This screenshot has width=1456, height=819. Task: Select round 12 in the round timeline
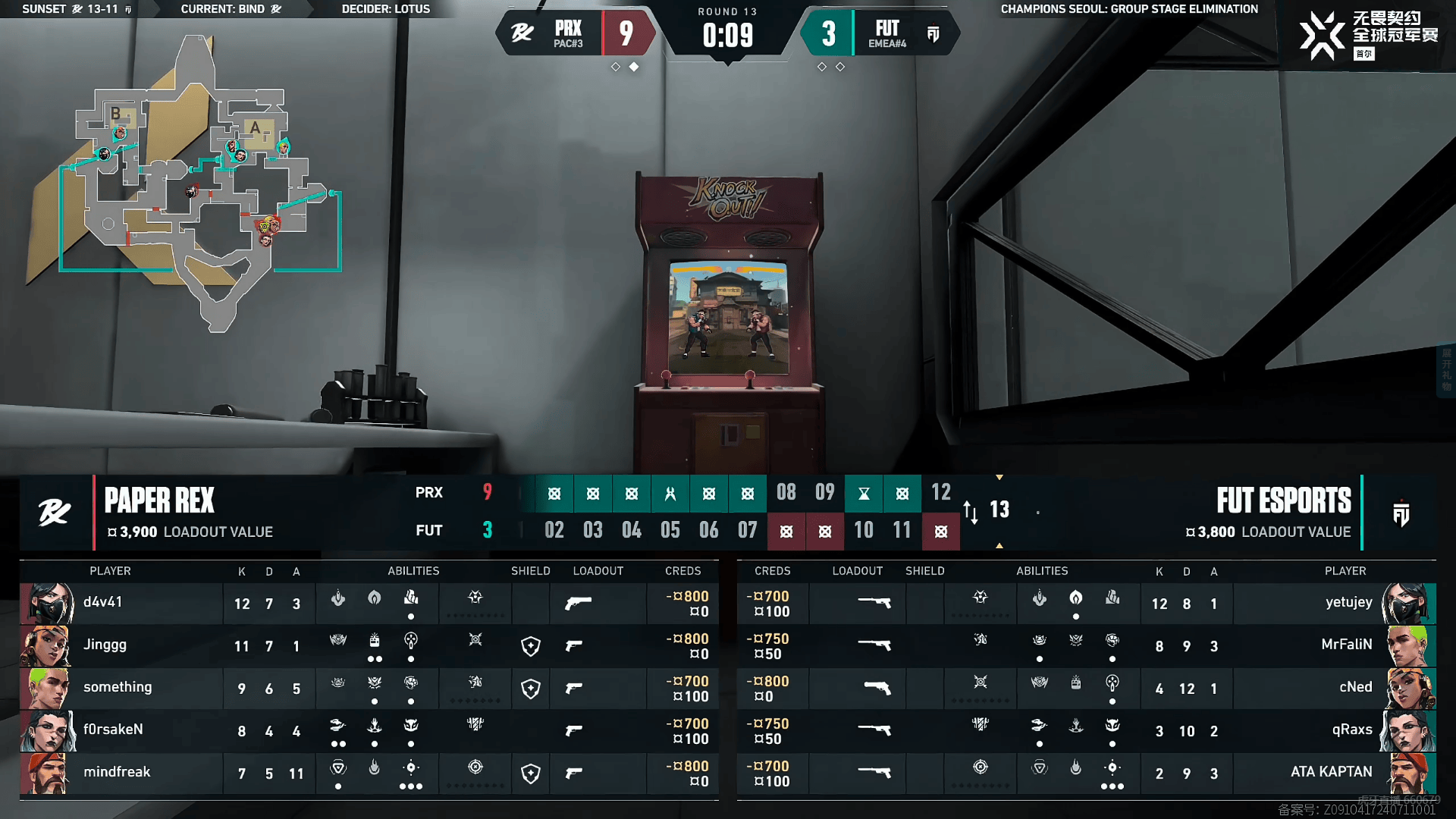(941, 493)
